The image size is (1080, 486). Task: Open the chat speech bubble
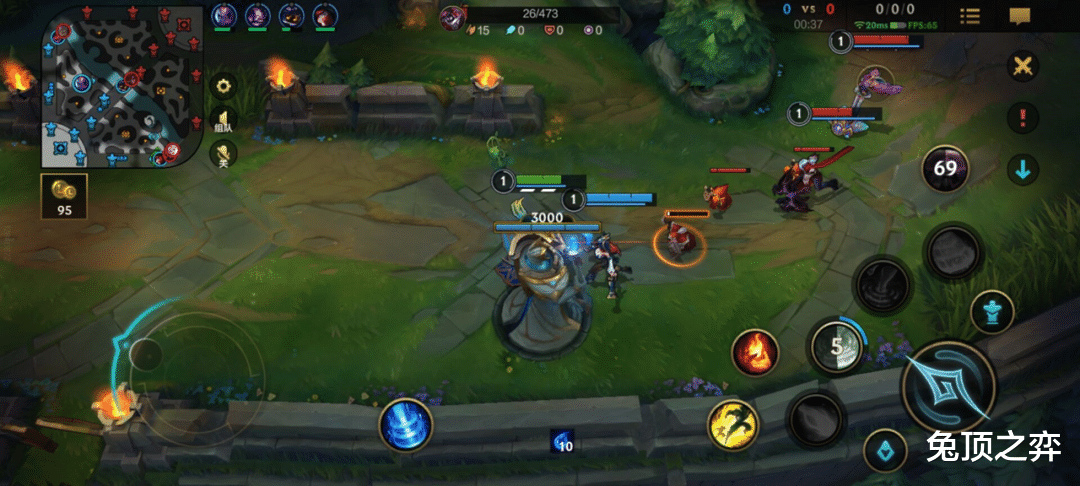[1019, 16]
